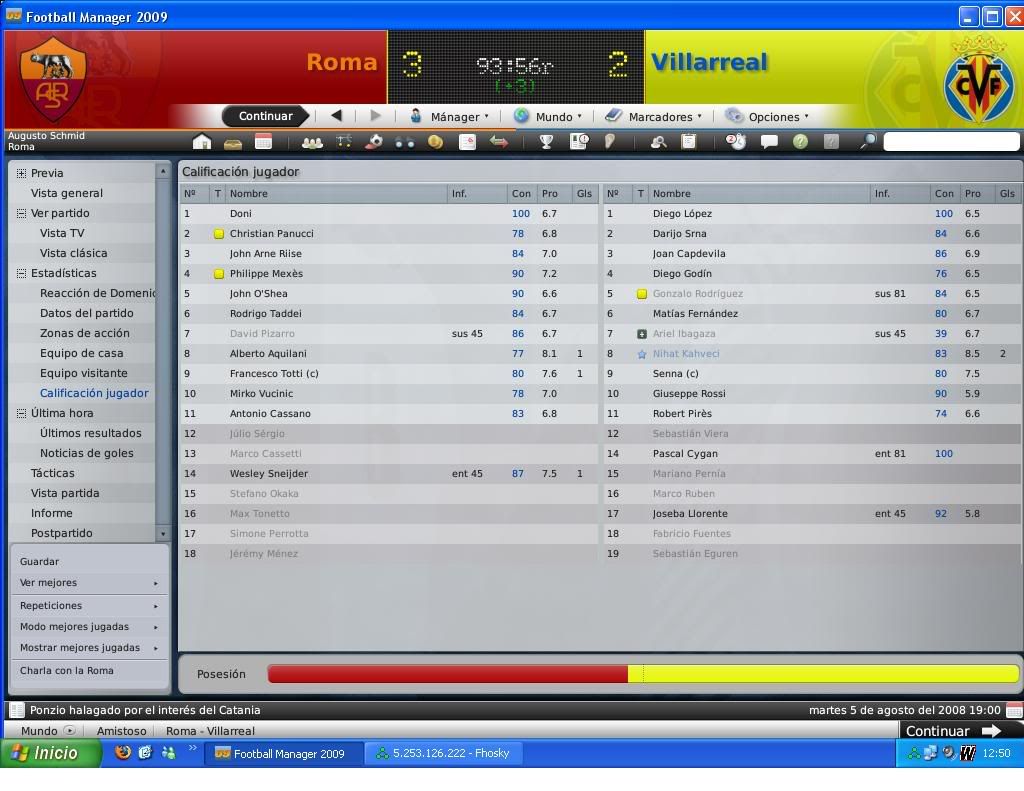This screenshot has width=1024, height=791.
Task: Open the Vista TV match view
Action: click(x=62, y=233)
